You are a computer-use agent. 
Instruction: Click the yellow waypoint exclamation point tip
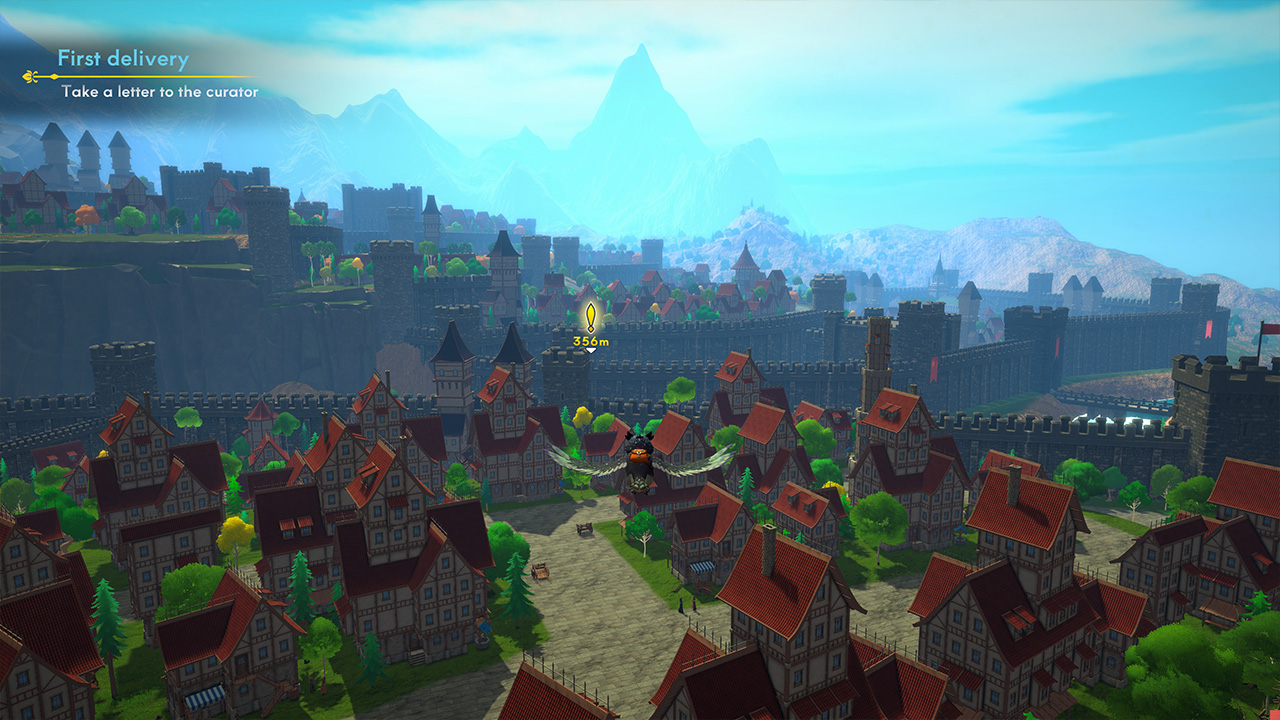590,304
